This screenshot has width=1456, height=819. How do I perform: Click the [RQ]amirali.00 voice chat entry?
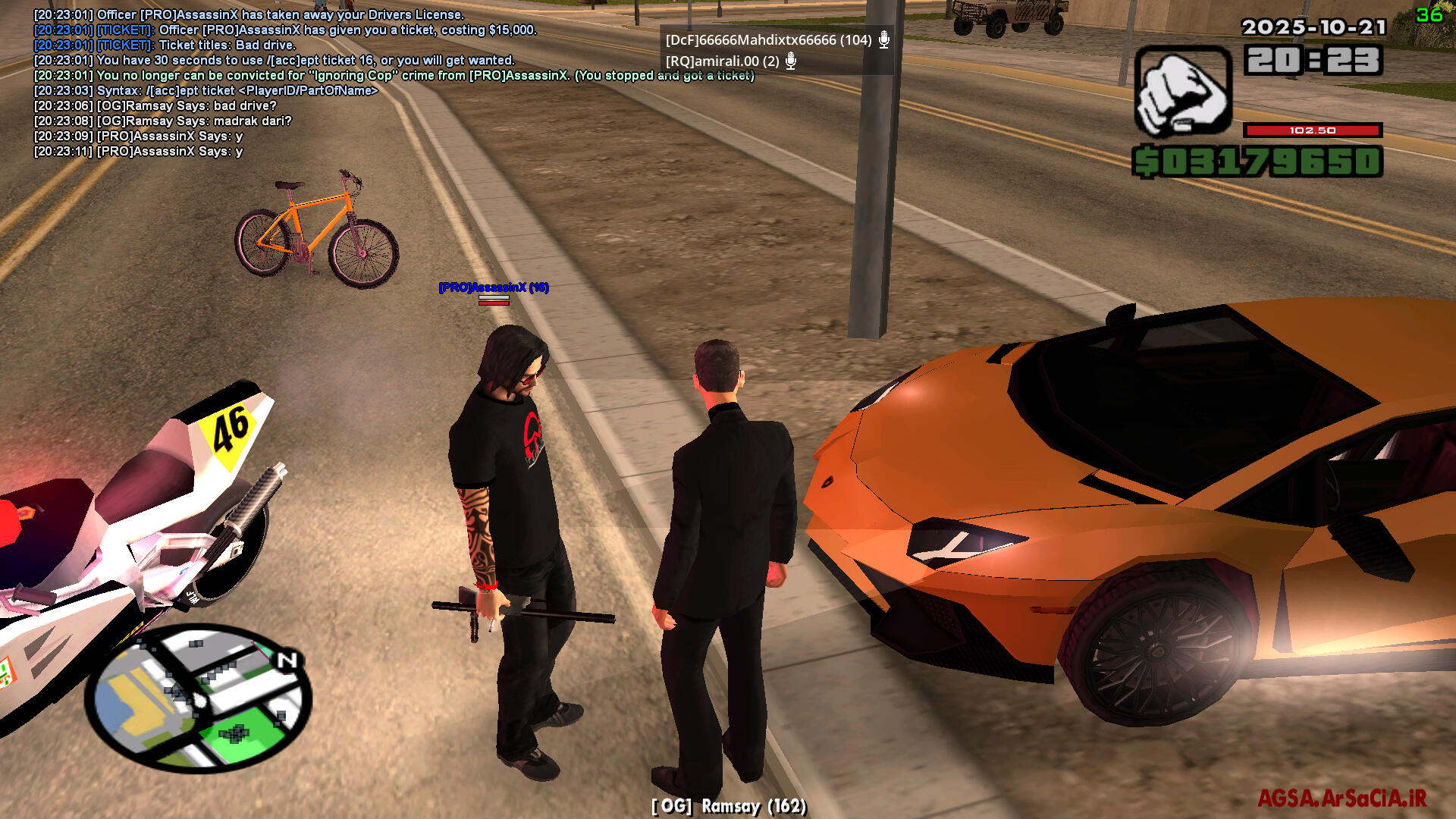coord(722,61)
